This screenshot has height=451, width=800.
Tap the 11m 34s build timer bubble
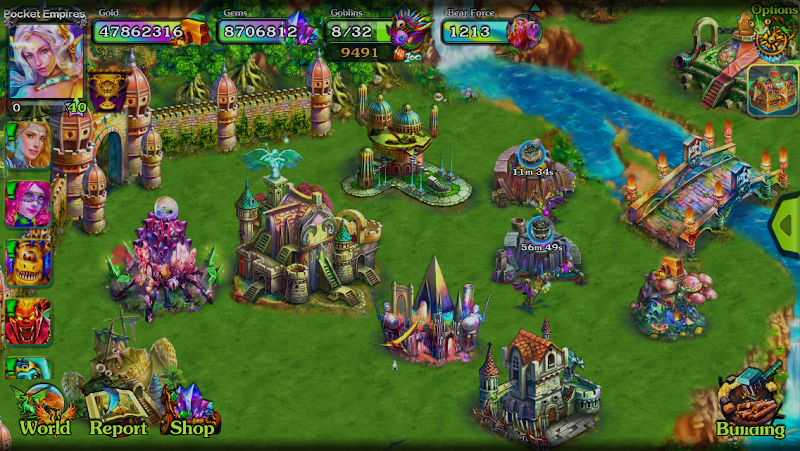533,160
